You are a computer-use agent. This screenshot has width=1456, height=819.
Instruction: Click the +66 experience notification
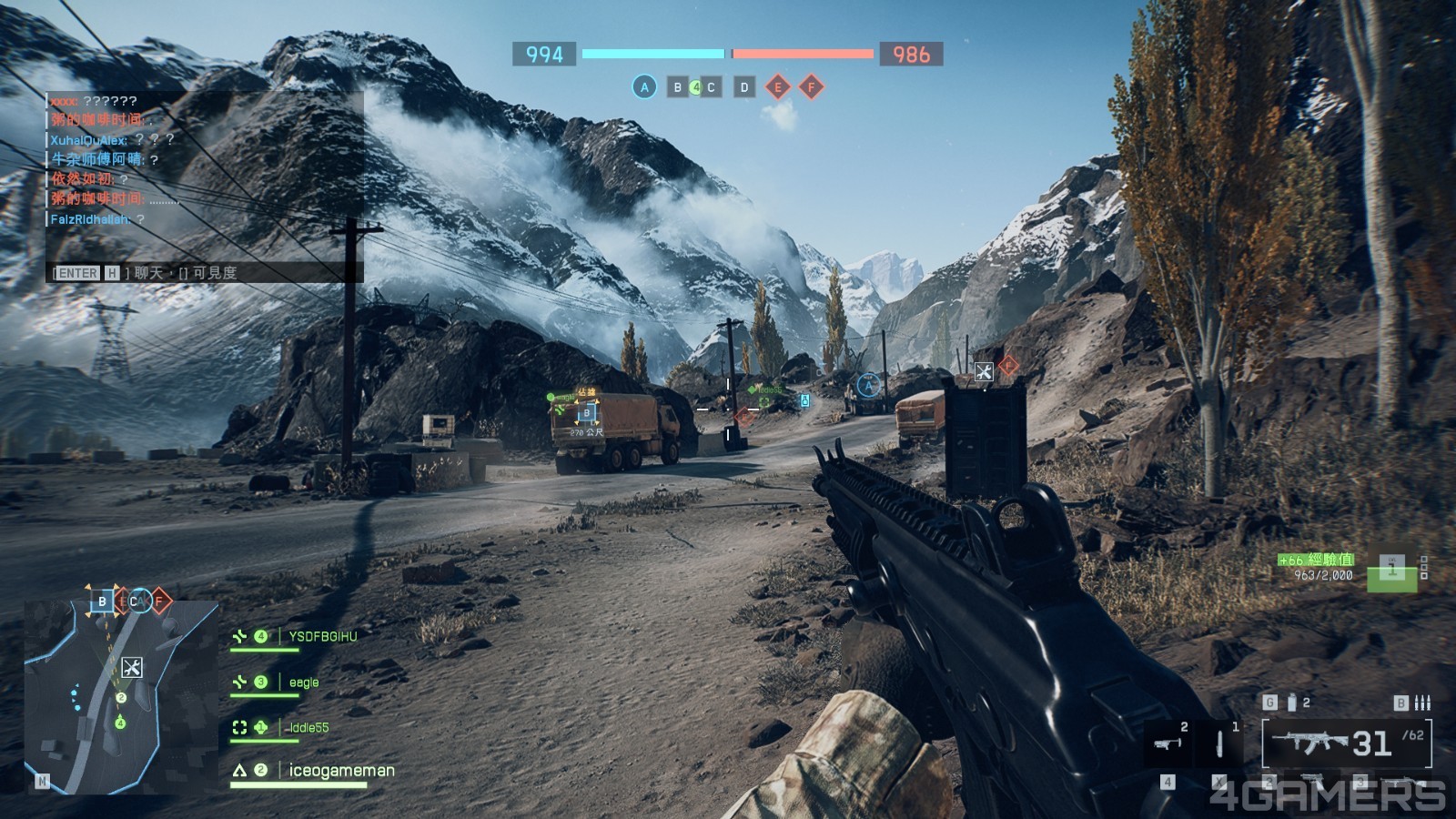[1316, 560]
